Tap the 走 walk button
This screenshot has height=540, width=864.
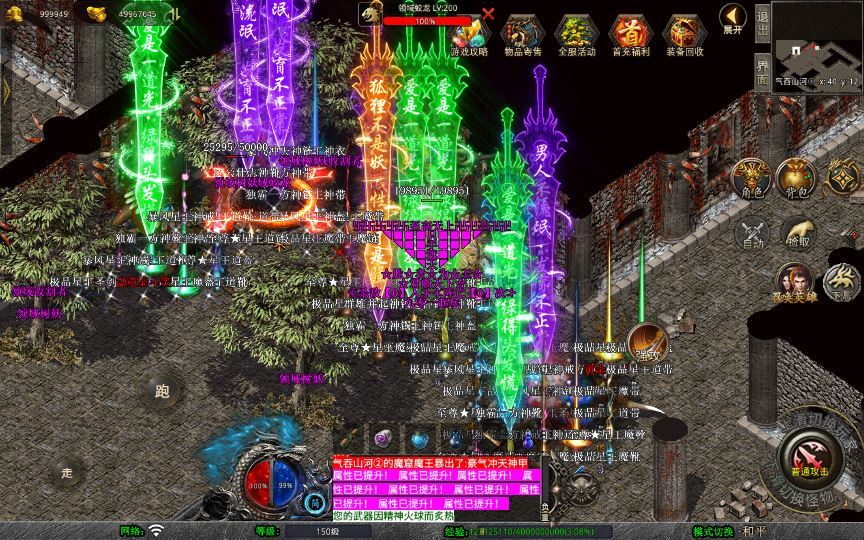pyautogui.click(x=68, y=472)
